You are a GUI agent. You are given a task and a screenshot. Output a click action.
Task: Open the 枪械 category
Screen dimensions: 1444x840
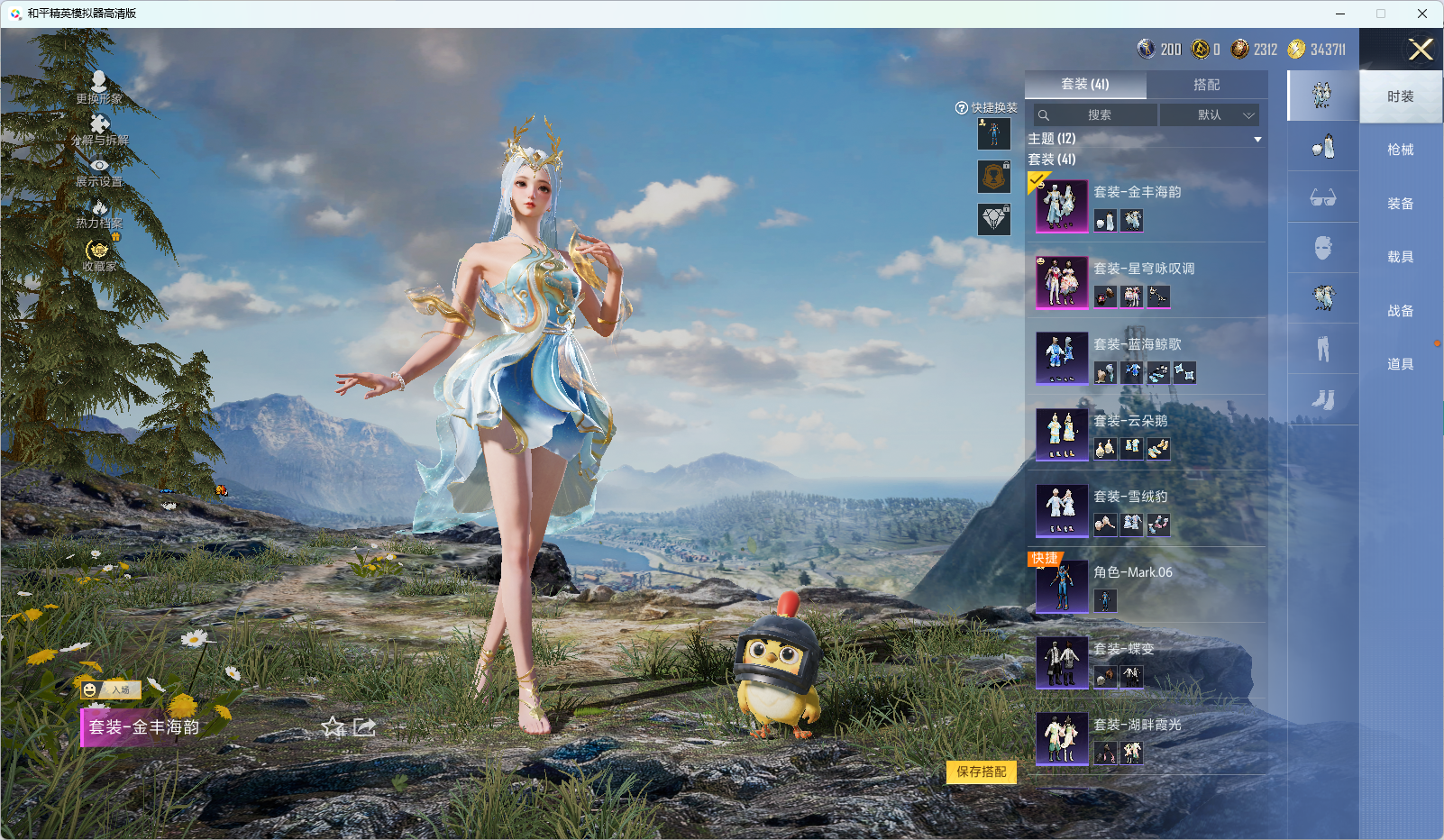[1400, 150]
